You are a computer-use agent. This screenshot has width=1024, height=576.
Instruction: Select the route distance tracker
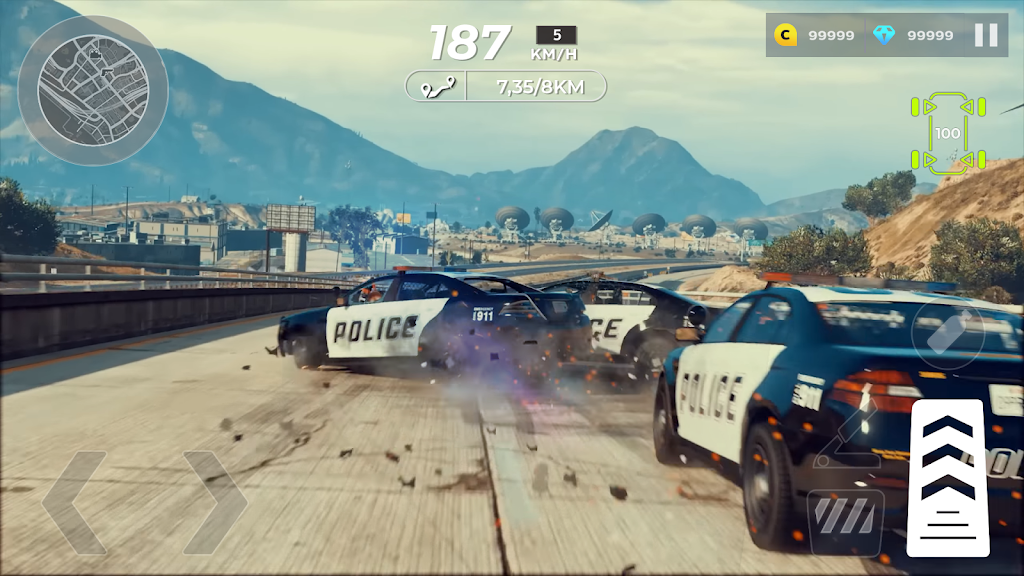pyautogui.click(x=506, y=86)
